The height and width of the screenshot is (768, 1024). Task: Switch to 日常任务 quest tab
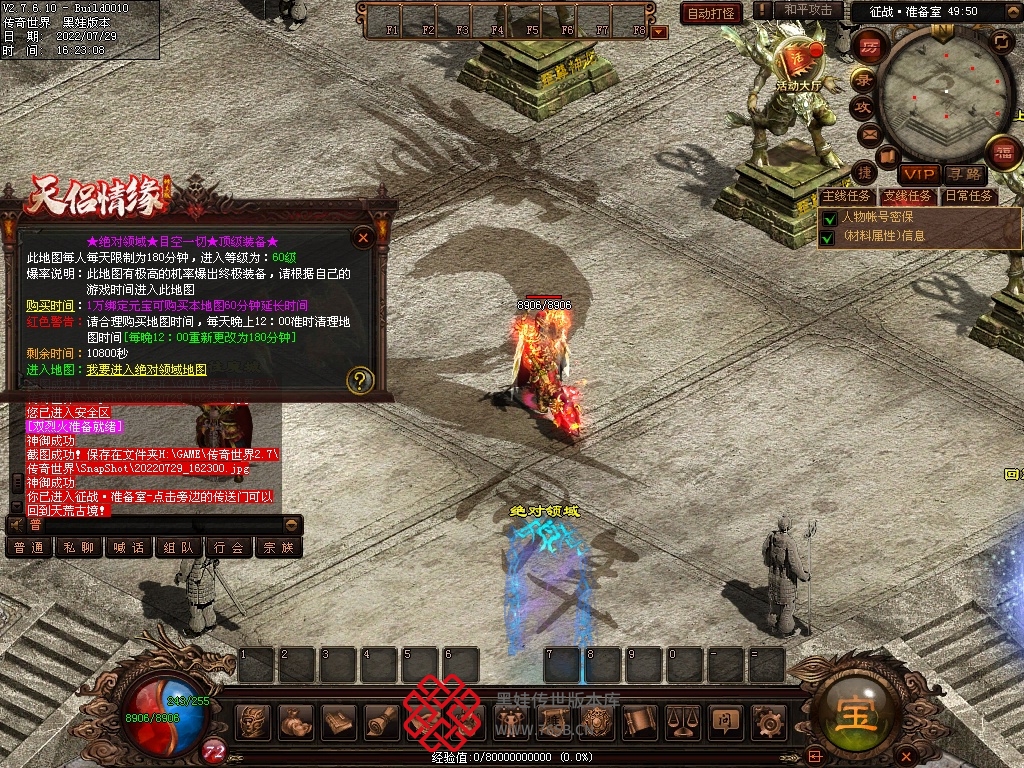click(x=969, y=196)
